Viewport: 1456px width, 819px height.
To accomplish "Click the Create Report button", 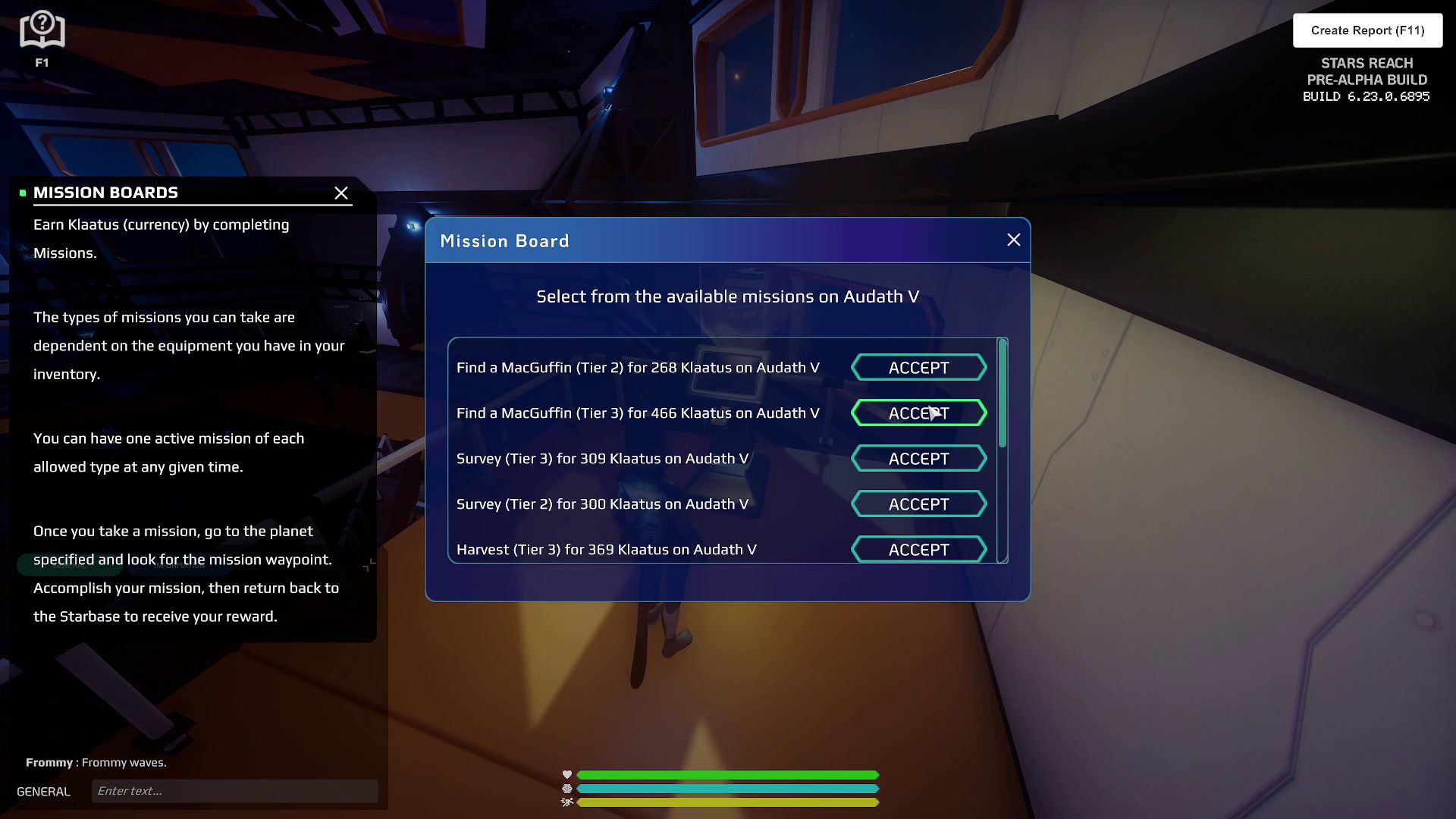I will pos(1367,30).
